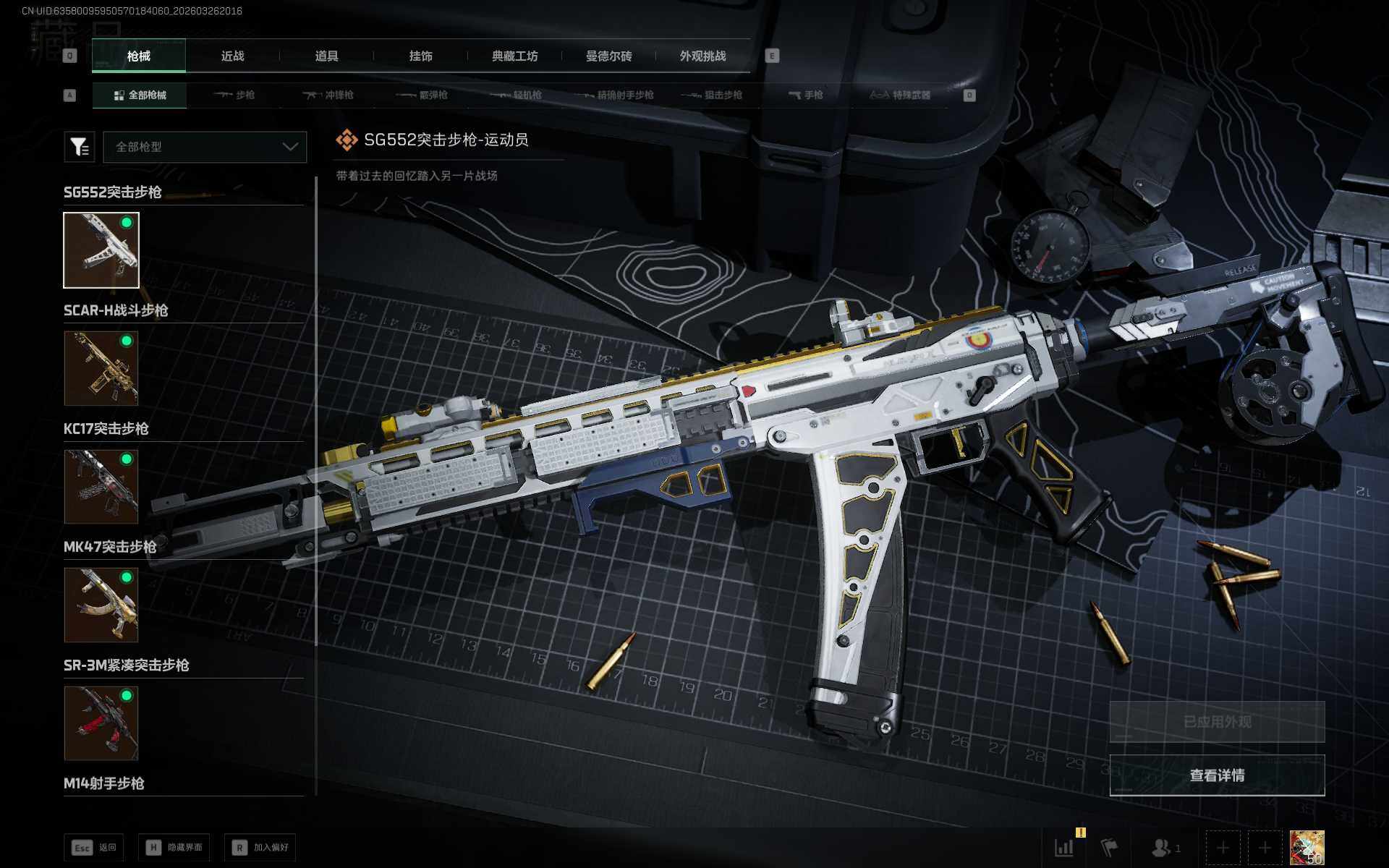Pick the MK47 assault rifle skin thumbnail
1389x868 pixels.
(101, 605)
